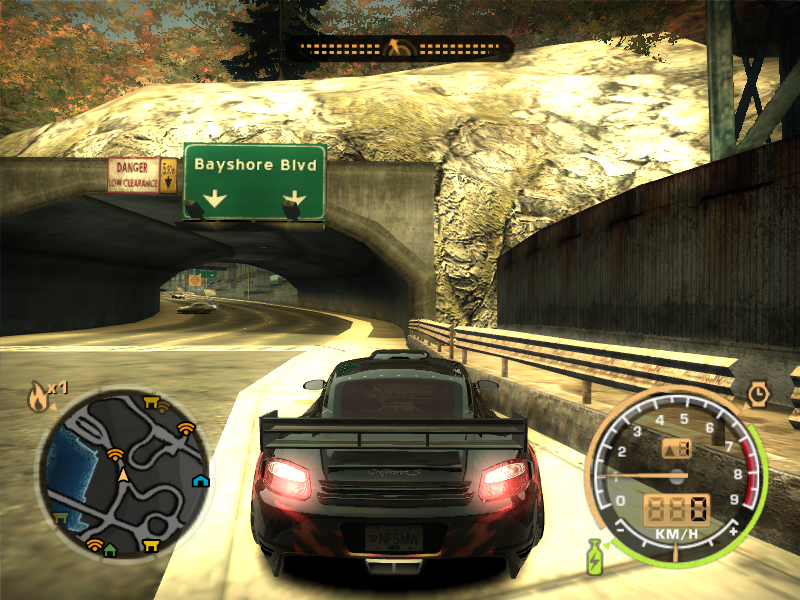The height and width of the screenshot is (600, 800).
Task: Click the pursuit icon in the top bar
Action: coord(399,47)
